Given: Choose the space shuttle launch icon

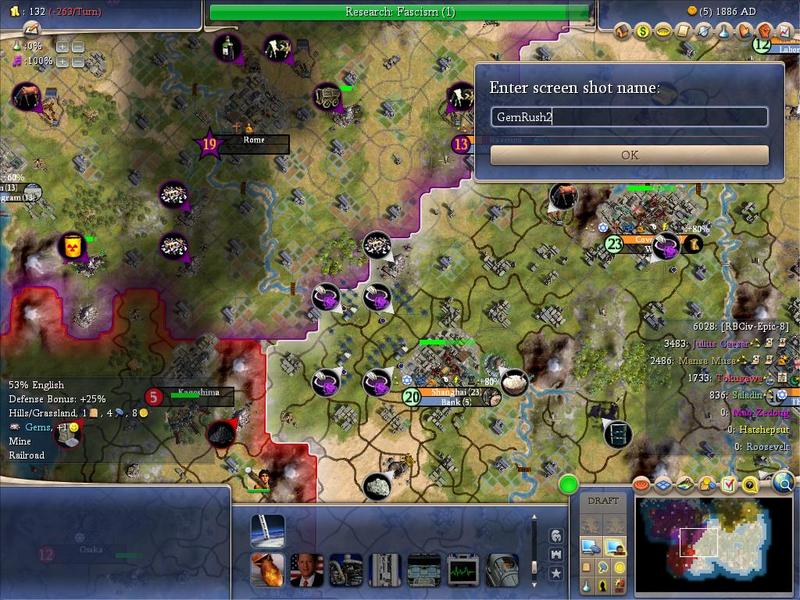Looking at the screenshot, I should click(x=268, y=530).
